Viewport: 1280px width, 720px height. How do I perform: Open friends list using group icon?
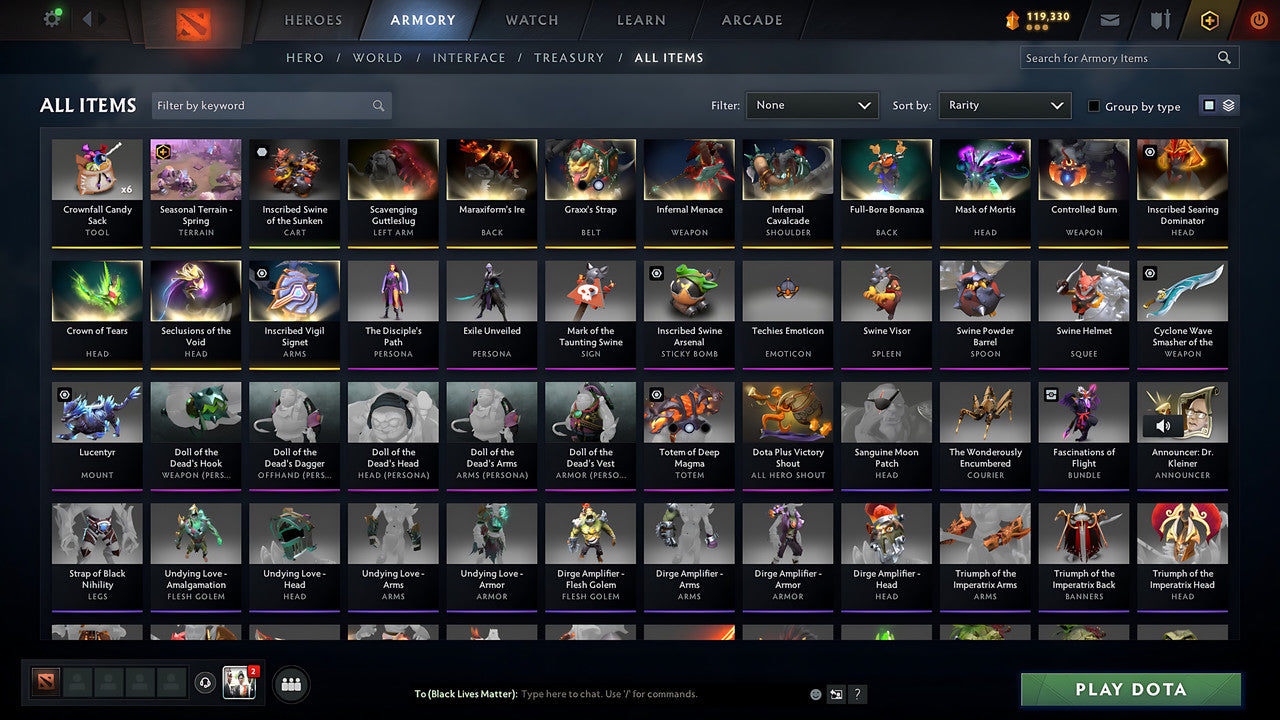pyautogui.click(x=291, y=684)
